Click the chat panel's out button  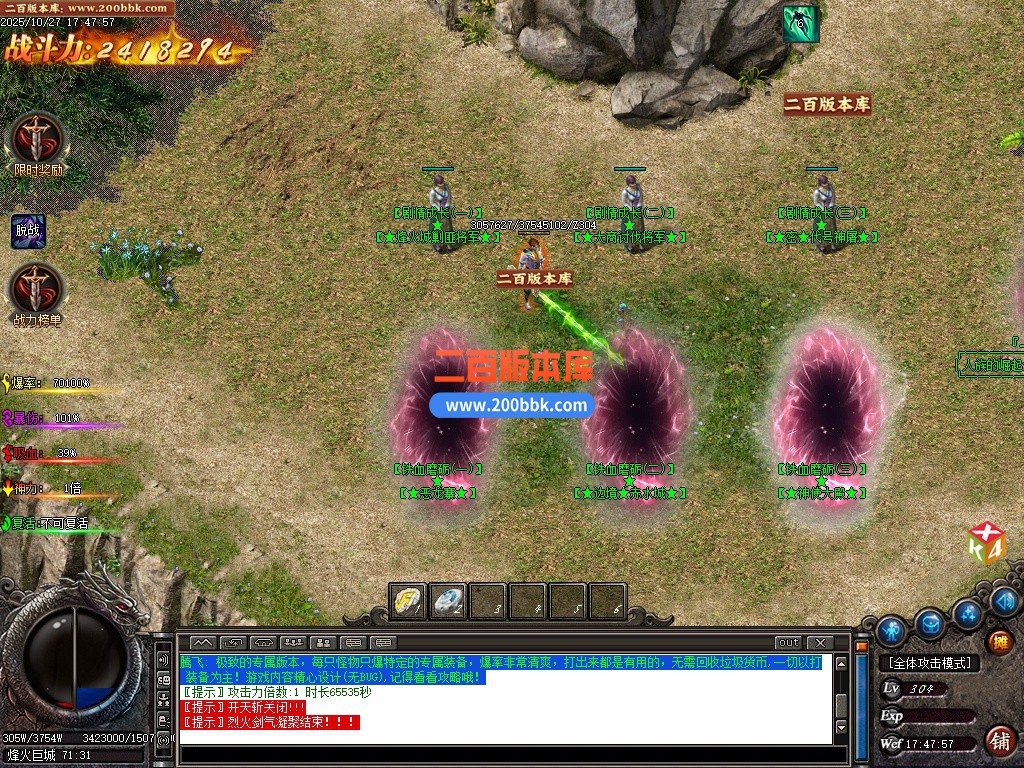(x=789, y=642)
